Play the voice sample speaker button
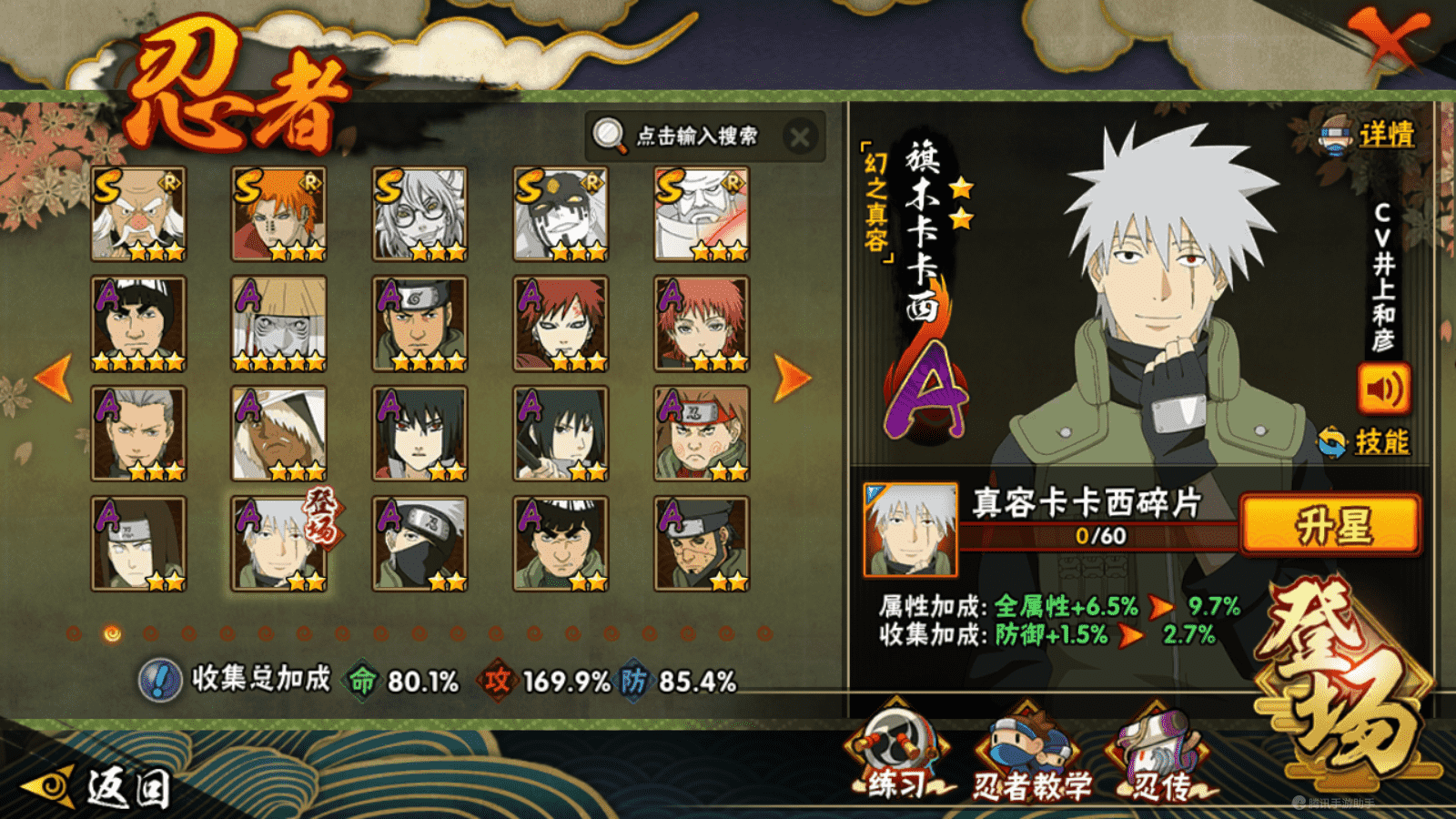 click(x=1383, y=389)
